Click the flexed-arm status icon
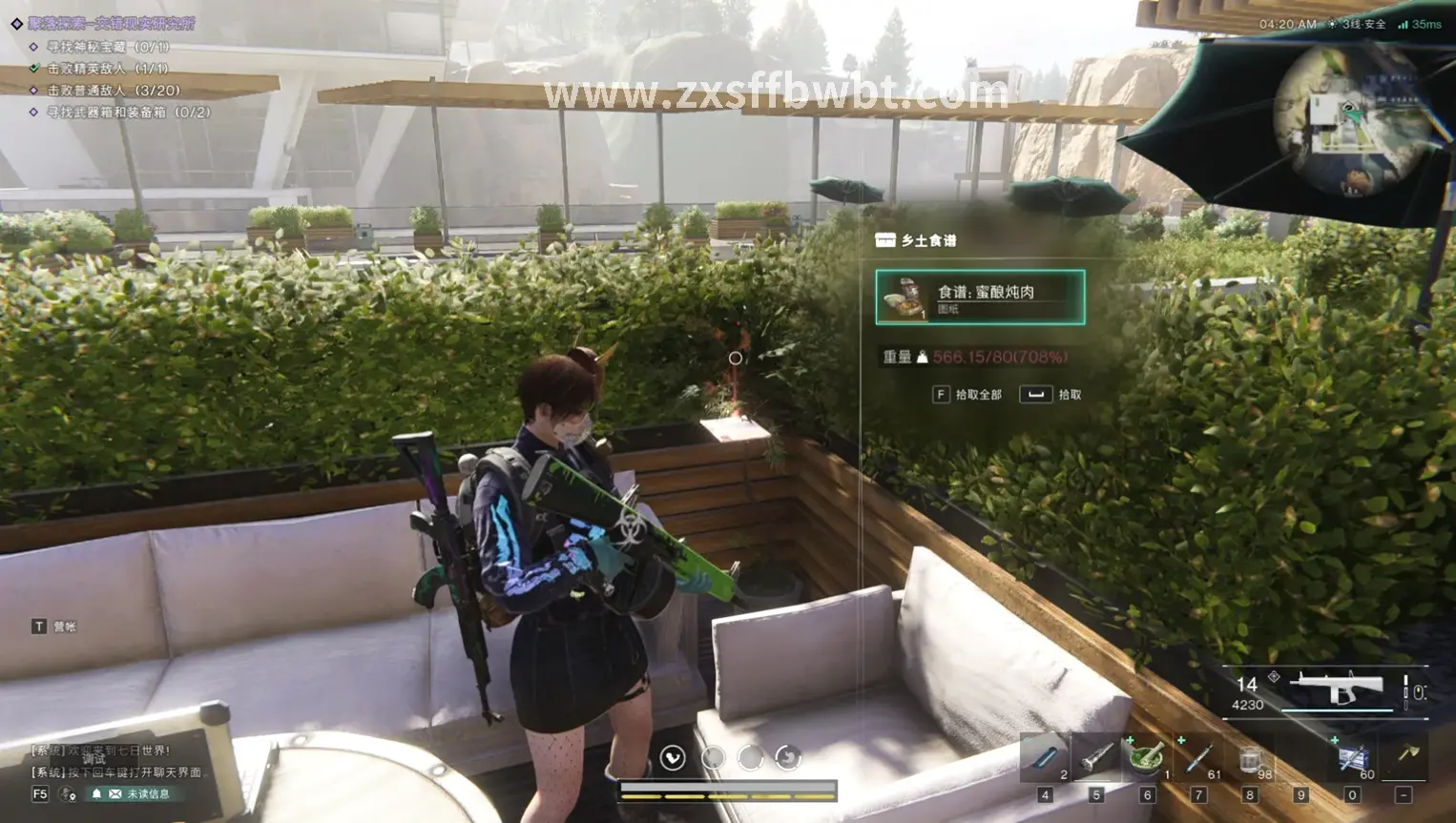Image resolution: width=1456 pixels, height=823 pixels. [x=673, y=757]
